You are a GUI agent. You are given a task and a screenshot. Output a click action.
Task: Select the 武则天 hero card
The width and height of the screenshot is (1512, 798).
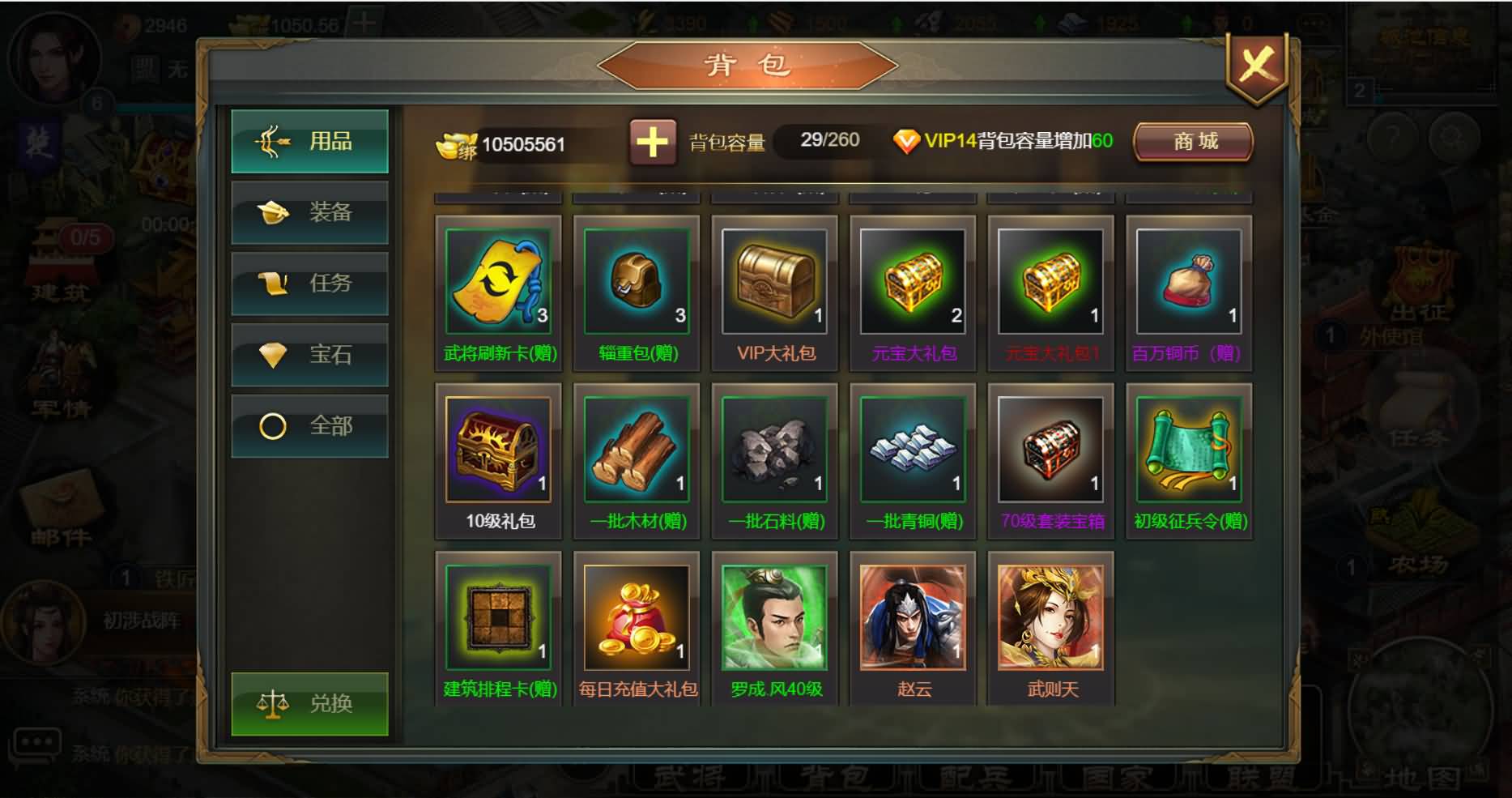pos(1050,617)
